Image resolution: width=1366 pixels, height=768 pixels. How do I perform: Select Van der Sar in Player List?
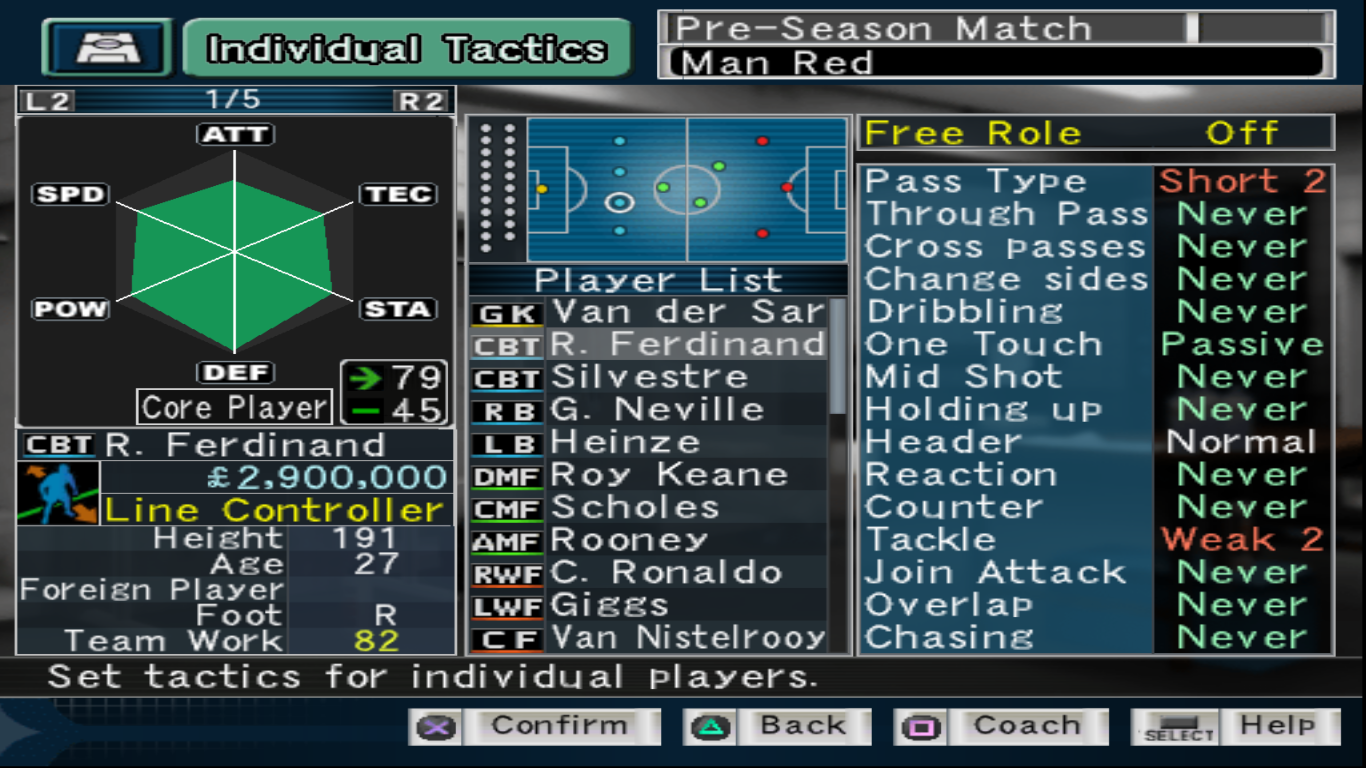[x=688, y=312]
